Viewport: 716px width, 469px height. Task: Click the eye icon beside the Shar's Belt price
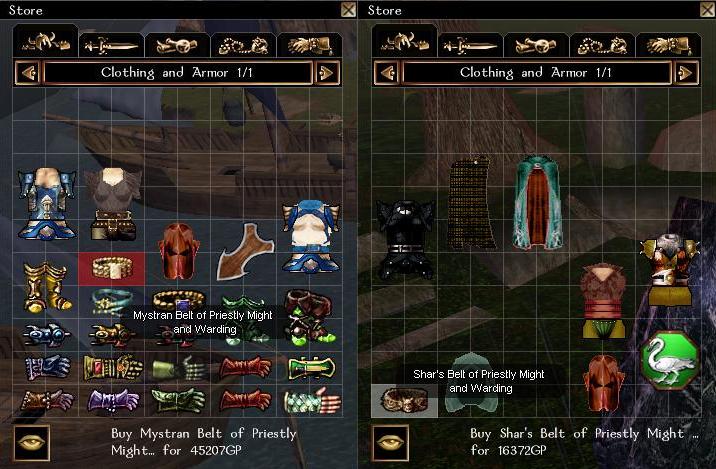[390, 441]
